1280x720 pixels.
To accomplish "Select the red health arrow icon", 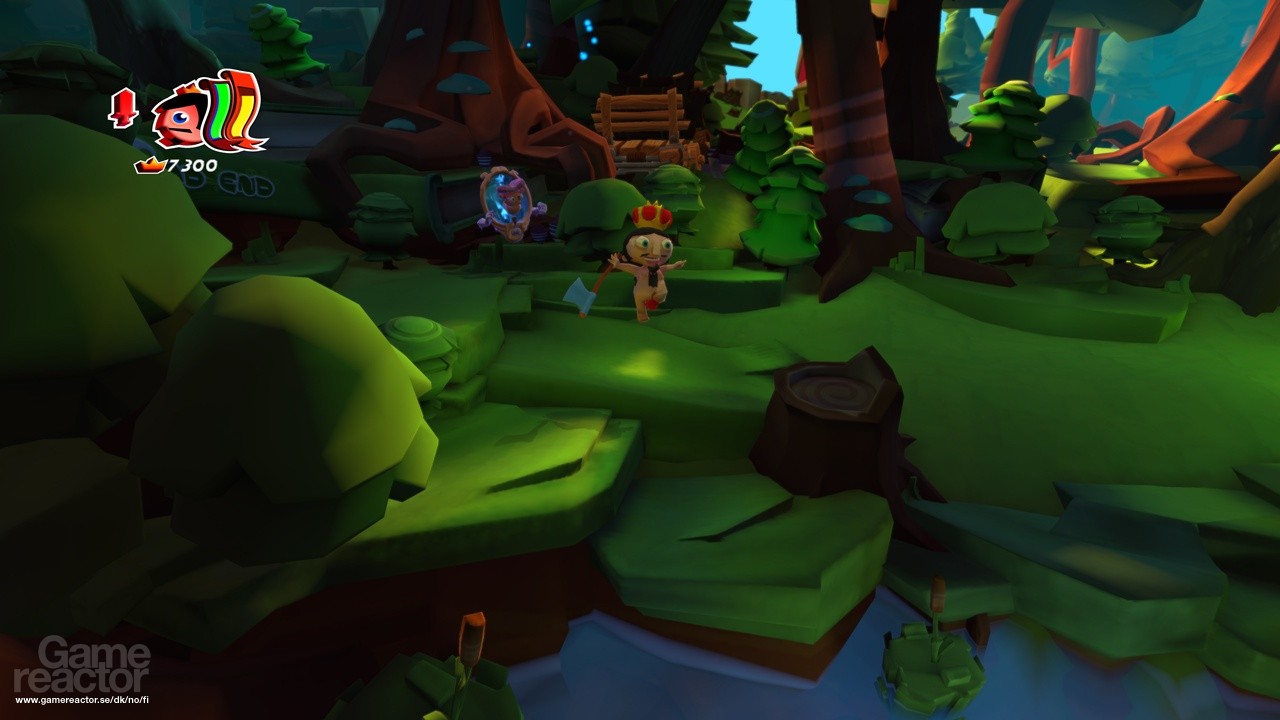I will [x=121, y=110].
